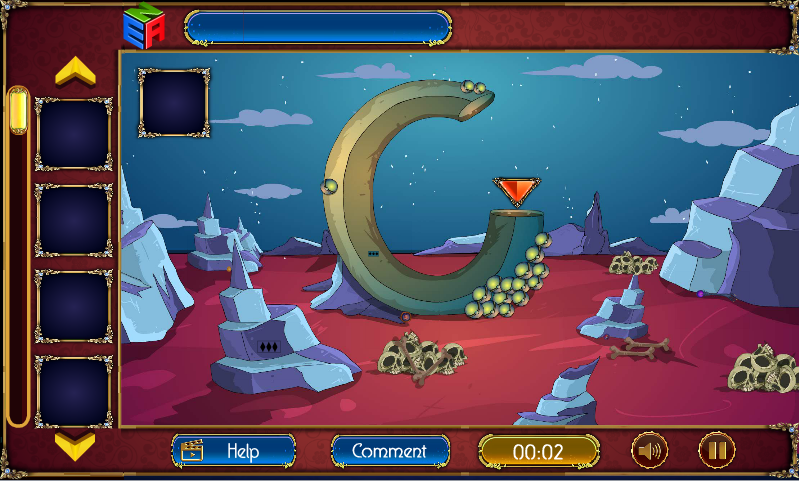Click the ENA cube logo
The image size is (799, 481).
pos(143,26)
